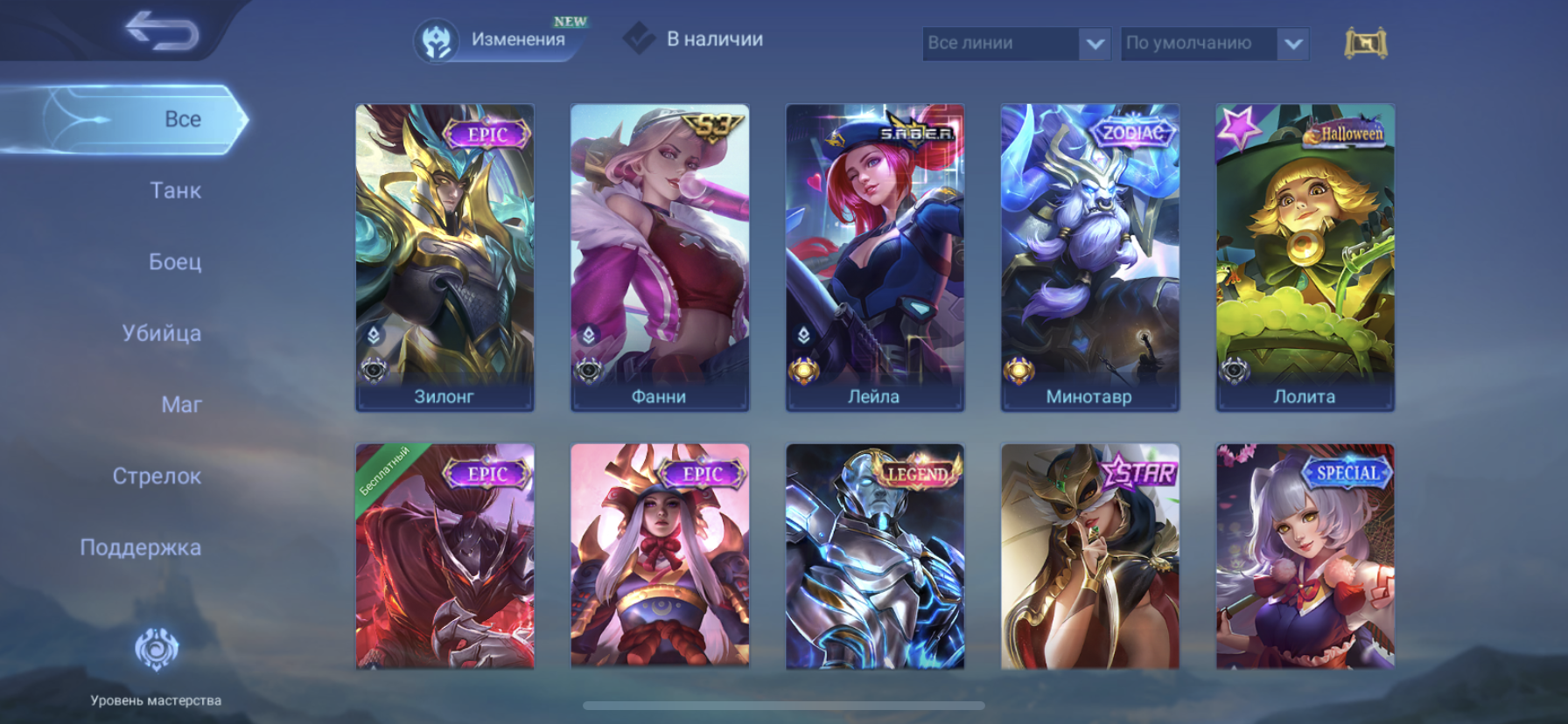Show the Маг hero category
Viewport: 1568px width, 724px height.
(x=181, y=405)
